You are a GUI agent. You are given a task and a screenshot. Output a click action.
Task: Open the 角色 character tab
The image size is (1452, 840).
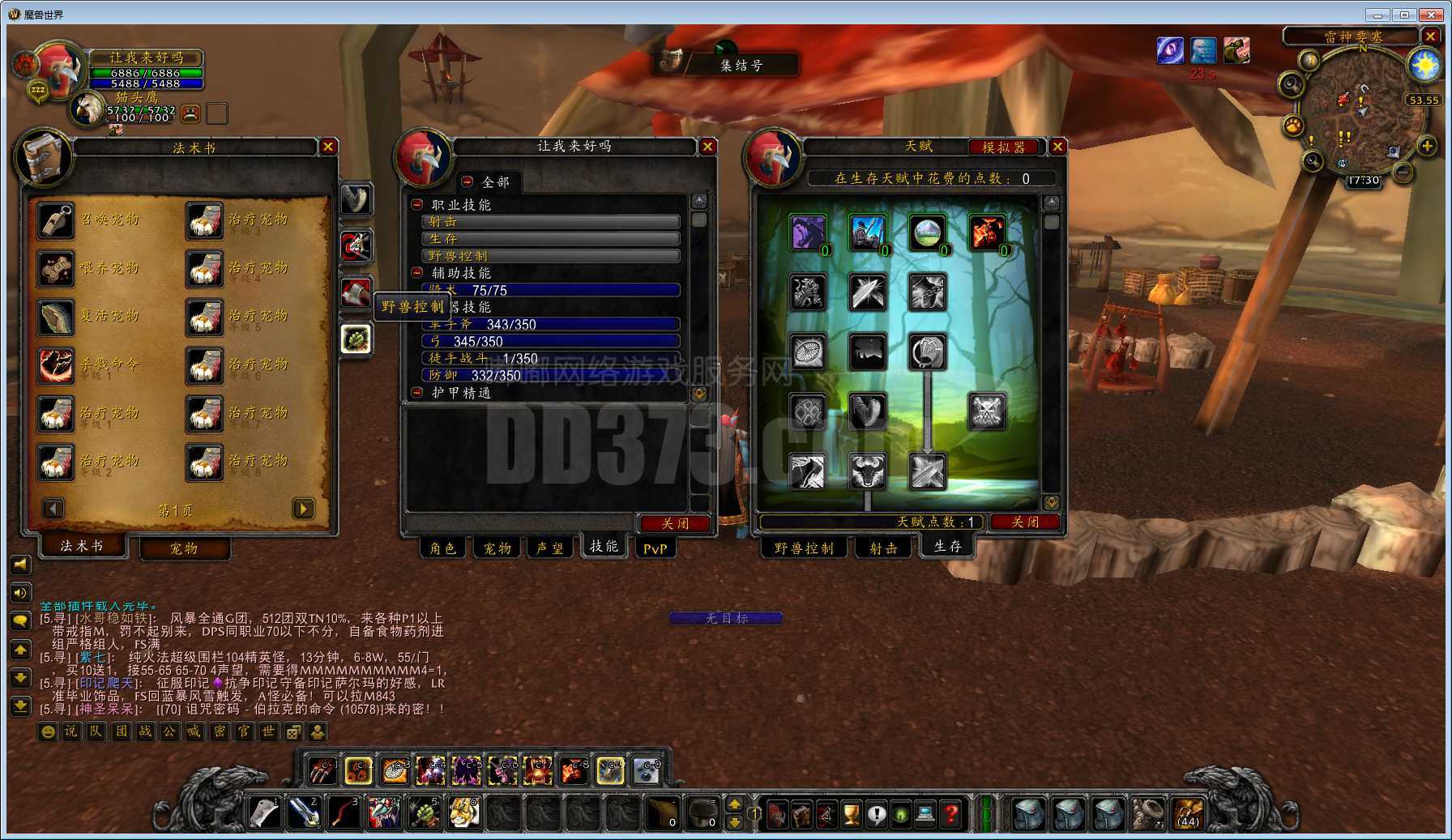(x=442, y=548)
